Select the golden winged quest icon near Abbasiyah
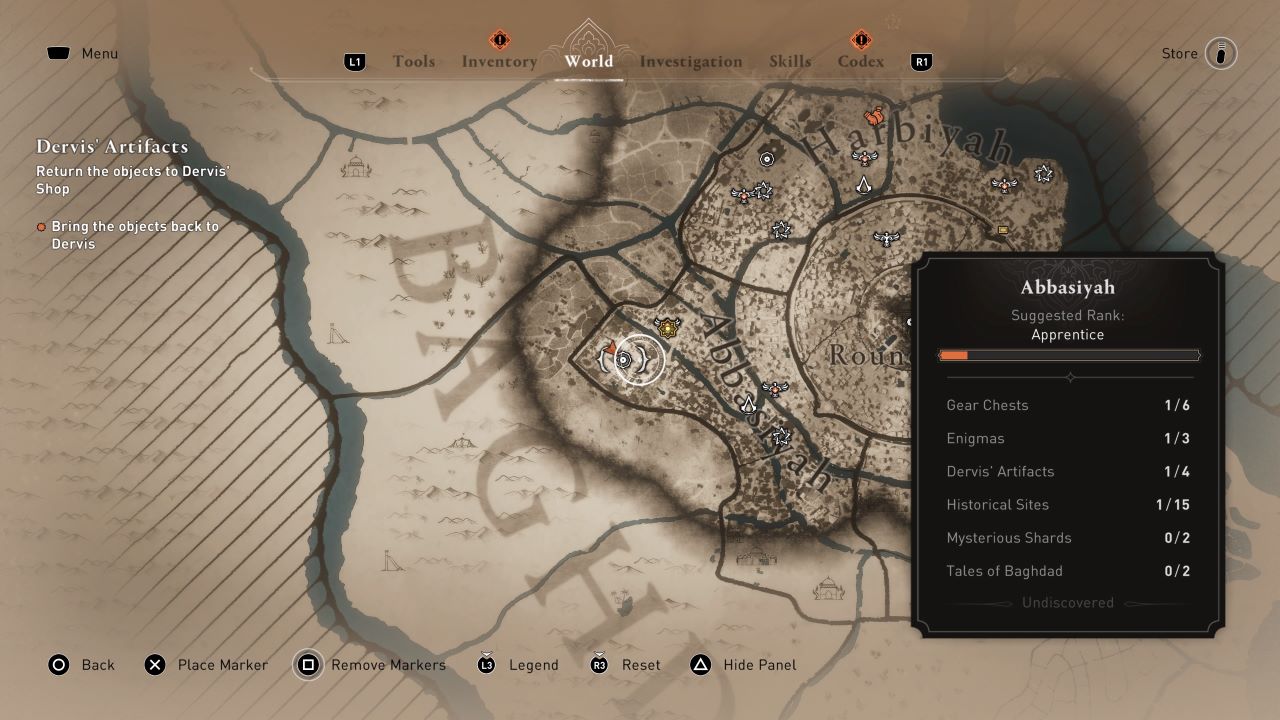1280x720 pixels. (x=667, y=327)
